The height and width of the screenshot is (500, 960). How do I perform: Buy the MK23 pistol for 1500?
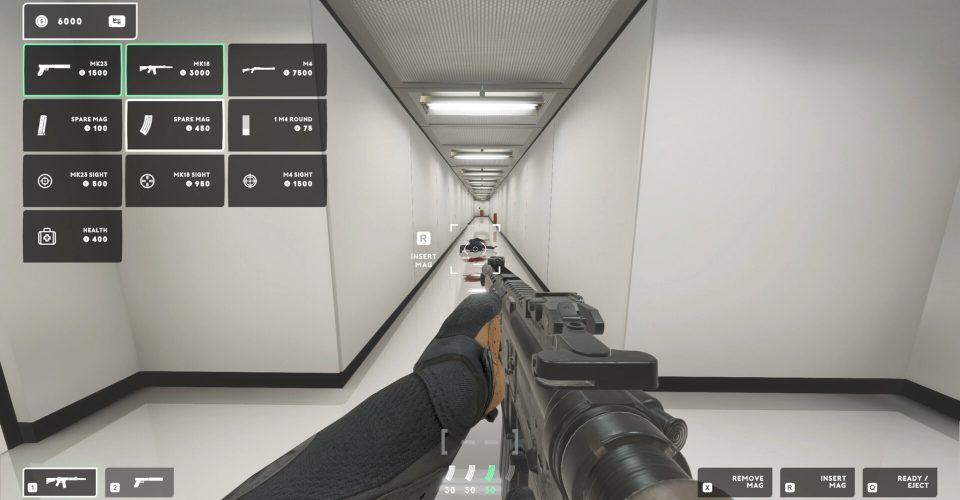pos(72,70)
